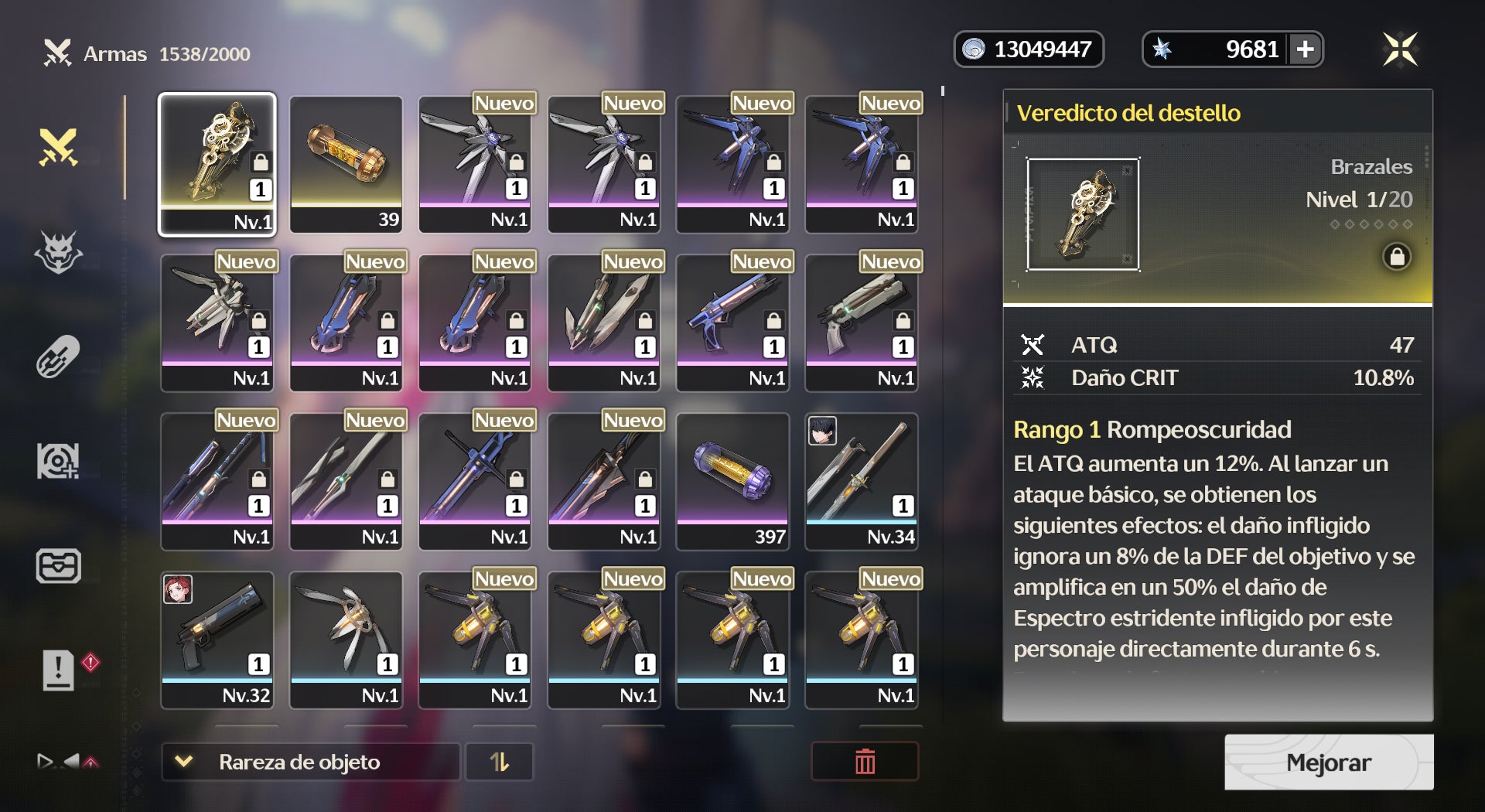Viewport: 1485px width, 812px height.
Task: Select the weapon thumbnail in detail panel
Action: [x=1082, y=215]
